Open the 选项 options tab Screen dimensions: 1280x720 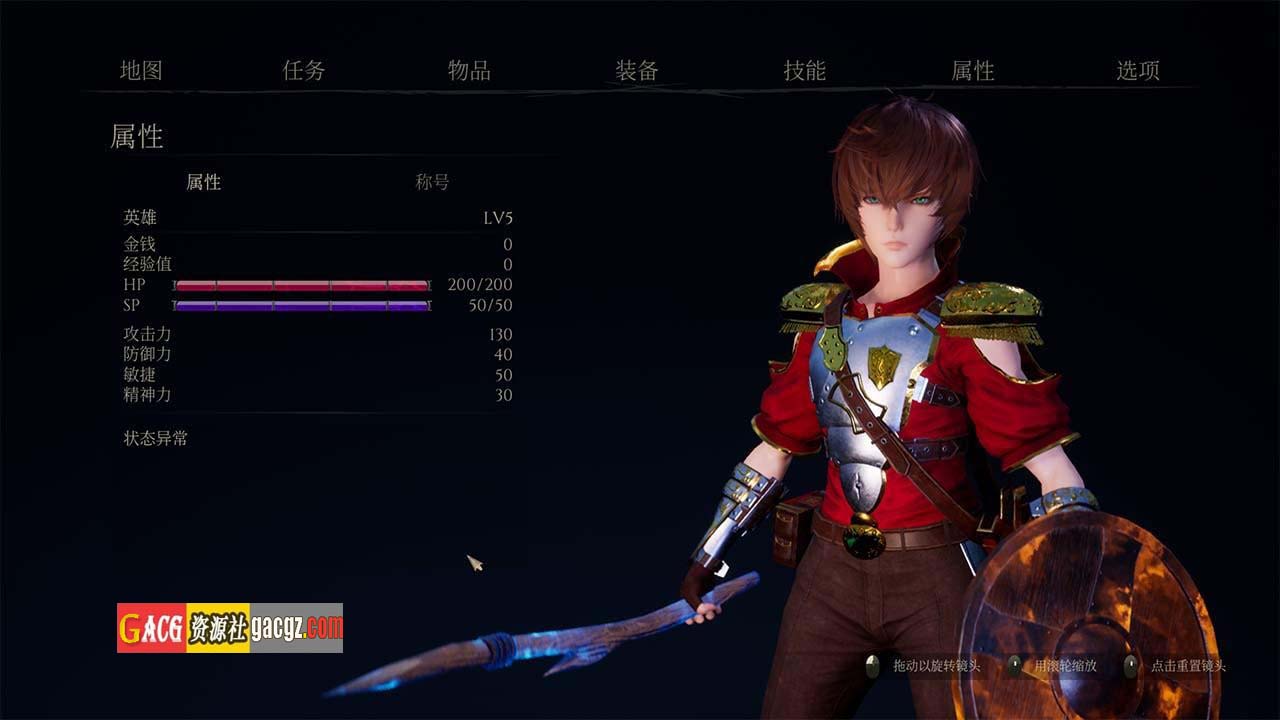click(x=1138, y=71)
